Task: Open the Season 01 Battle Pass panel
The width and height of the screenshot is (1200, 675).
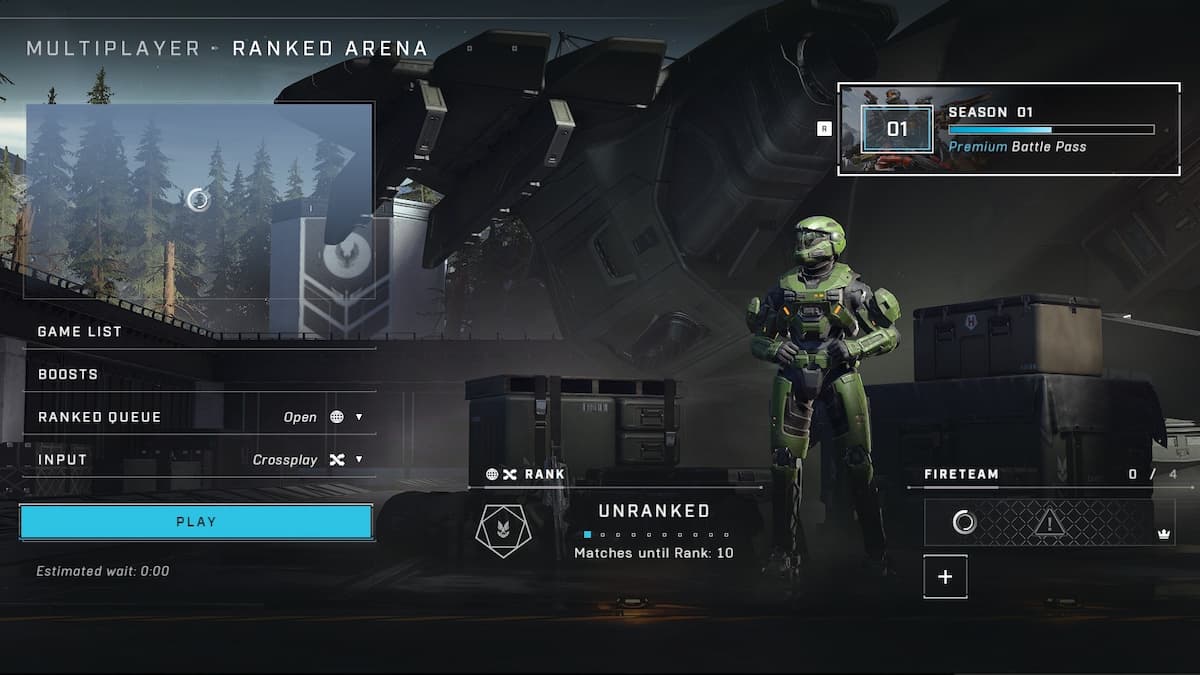Action: tap(1008, 129)
